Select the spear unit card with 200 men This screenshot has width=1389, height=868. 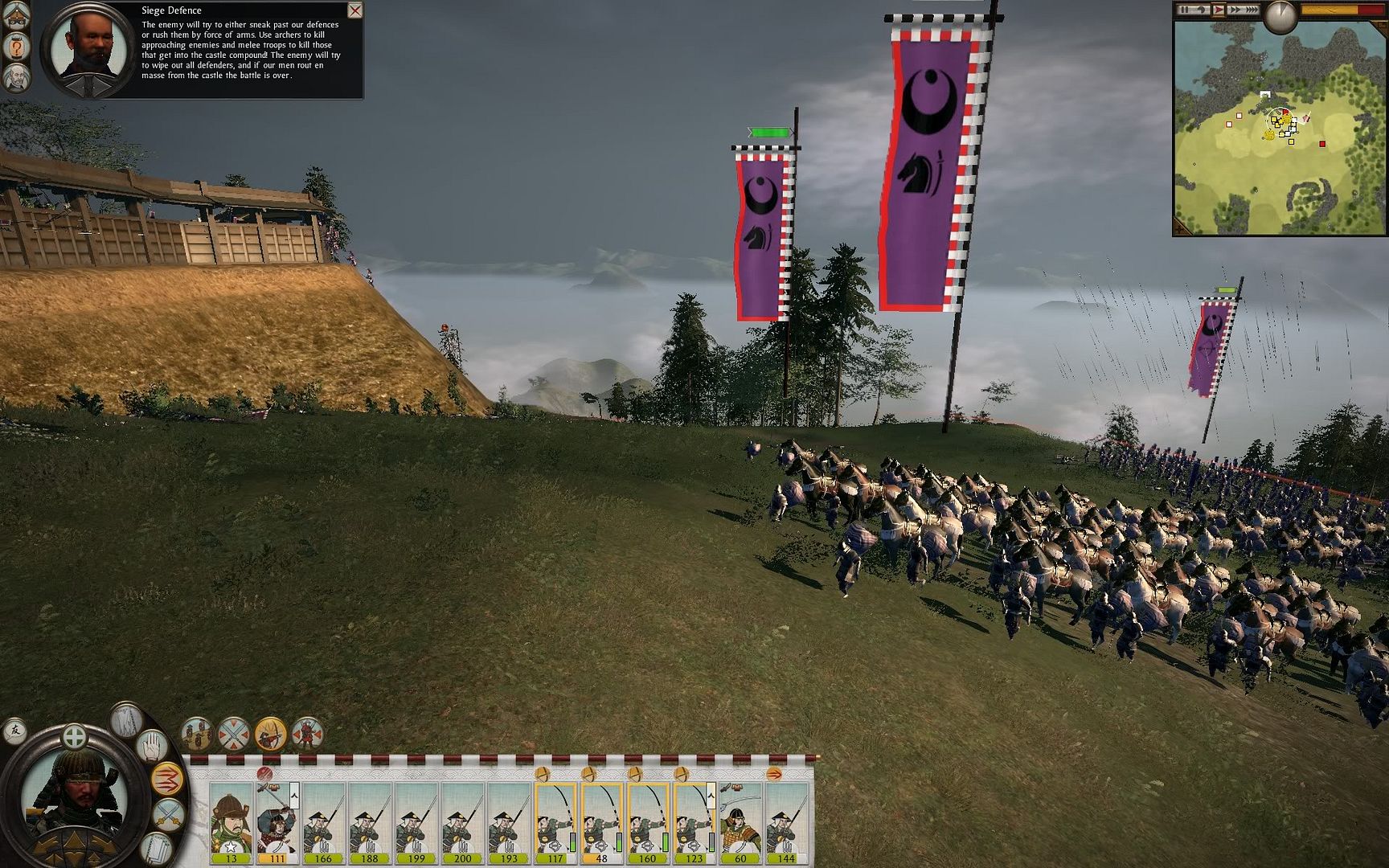(462, 821)
